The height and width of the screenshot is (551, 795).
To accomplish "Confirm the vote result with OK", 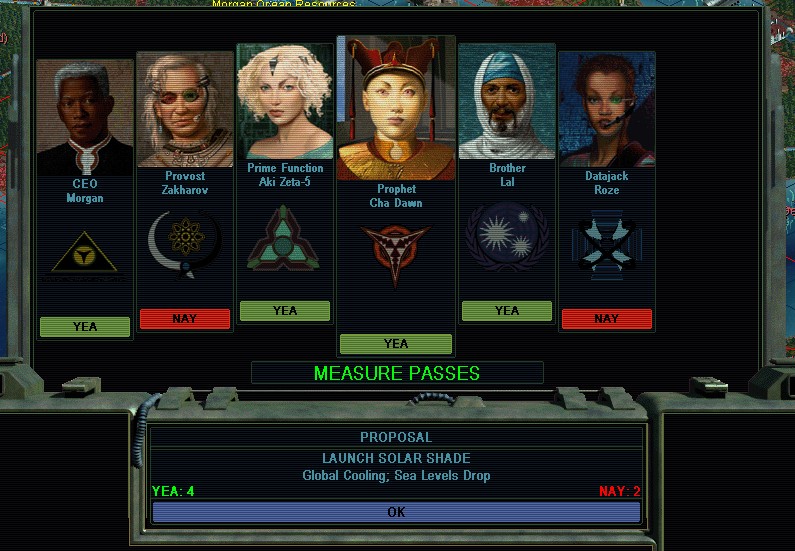I will click(396, 512).
